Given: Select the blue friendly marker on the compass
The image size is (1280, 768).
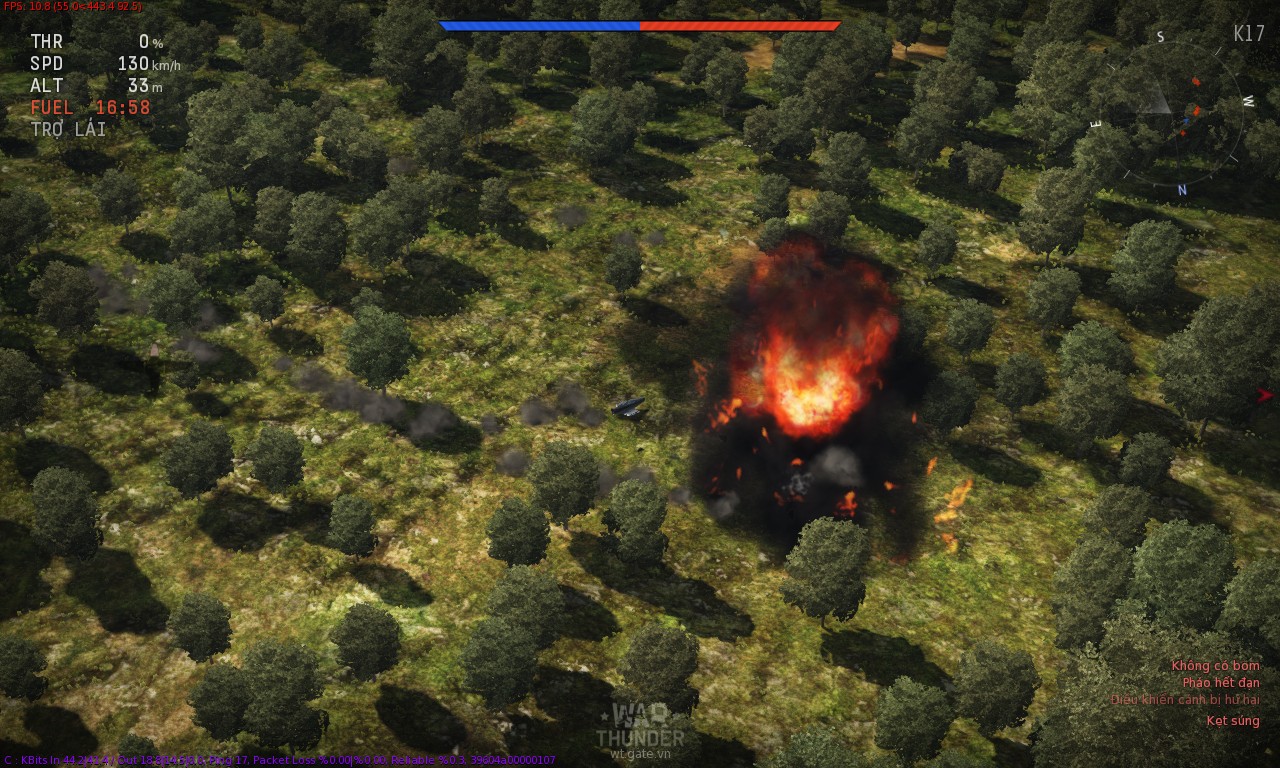Looking at the screenshot, I should pos(1186,120).
